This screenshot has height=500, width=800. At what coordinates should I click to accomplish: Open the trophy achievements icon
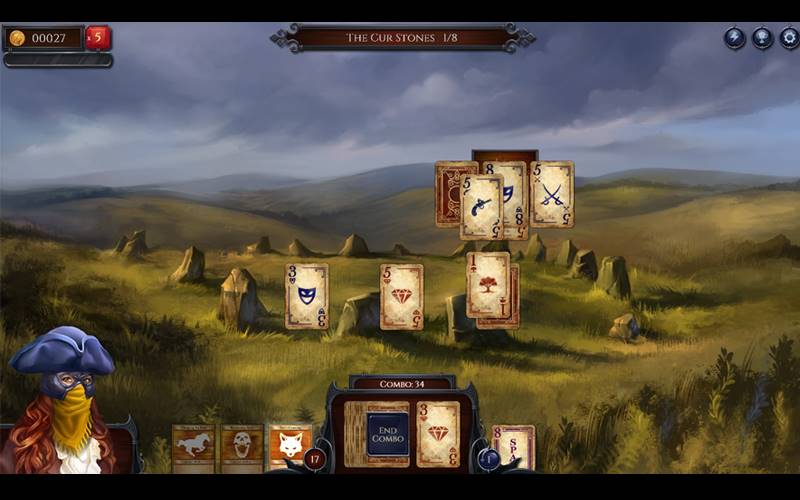click(762, 38)
